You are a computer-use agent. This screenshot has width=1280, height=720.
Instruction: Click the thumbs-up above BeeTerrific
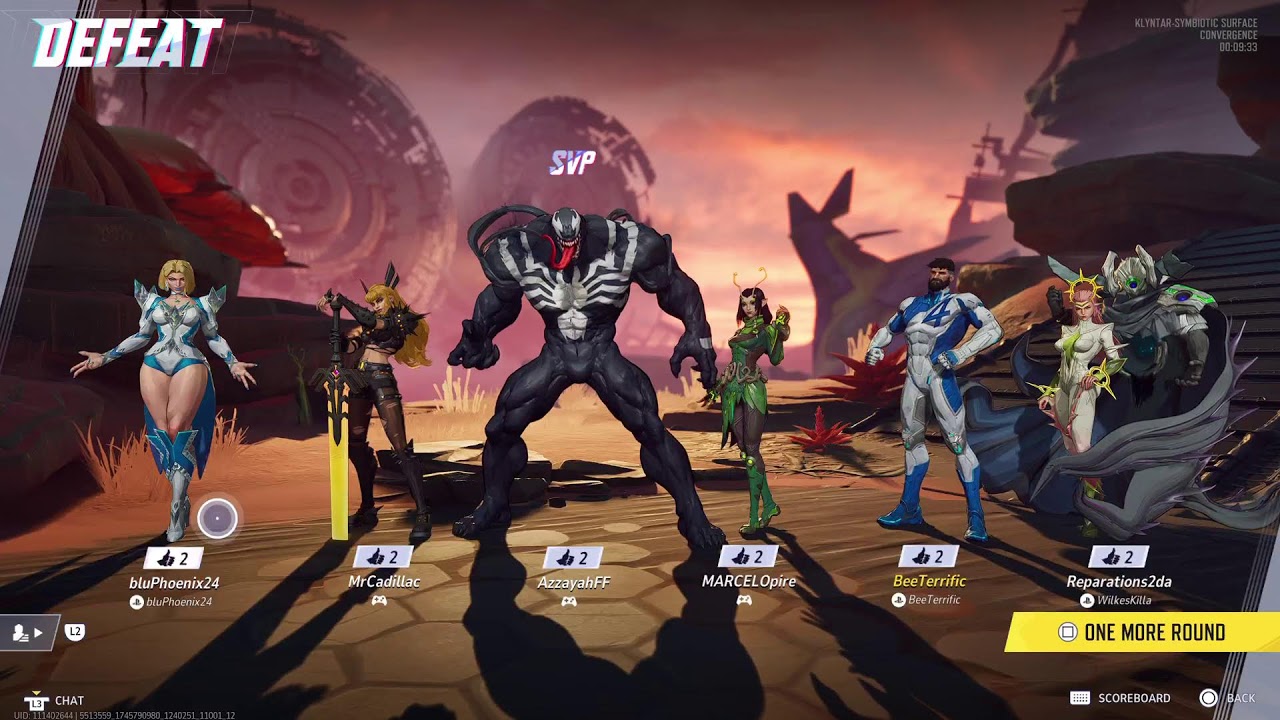click(x=928, y=557)
